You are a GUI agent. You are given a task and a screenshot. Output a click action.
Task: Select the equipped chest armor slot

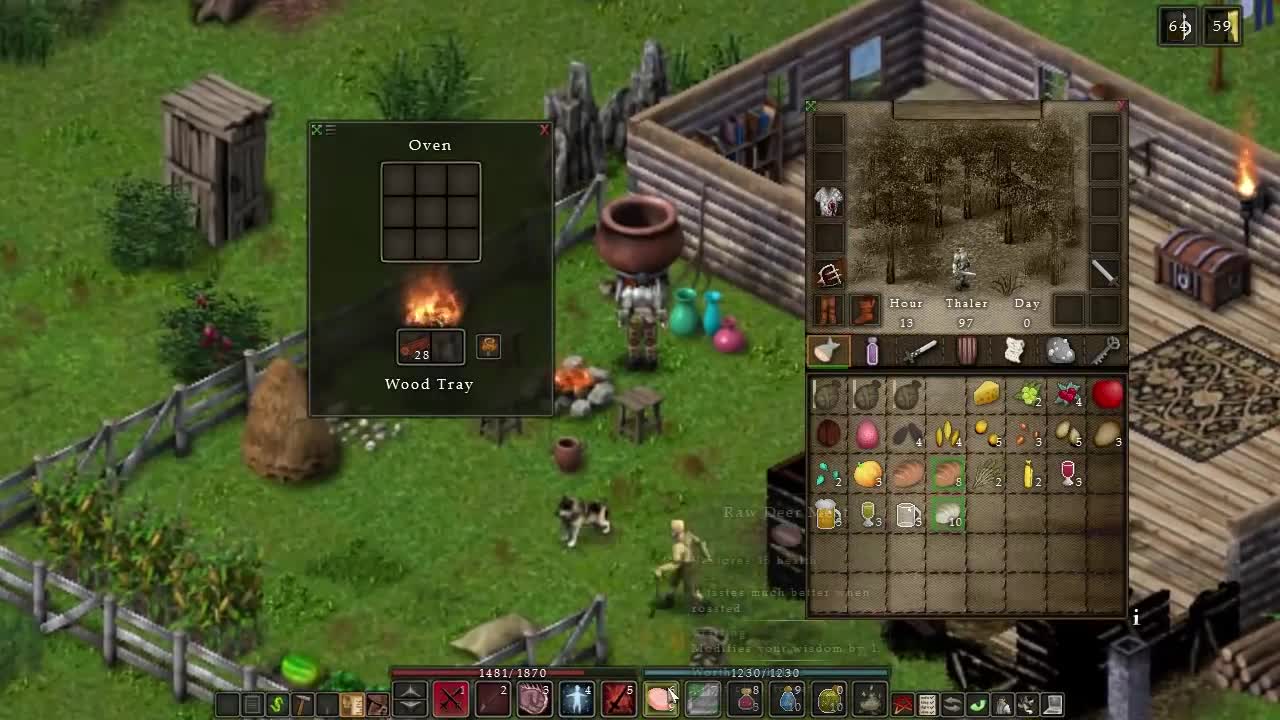(x=829, y=201)
